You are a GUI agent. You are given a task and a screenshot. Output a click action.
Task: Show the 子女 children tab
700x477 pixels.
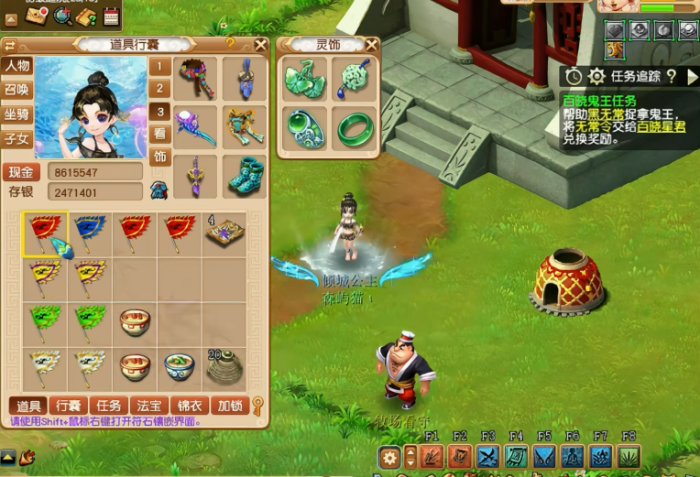(x=17, y=138)
